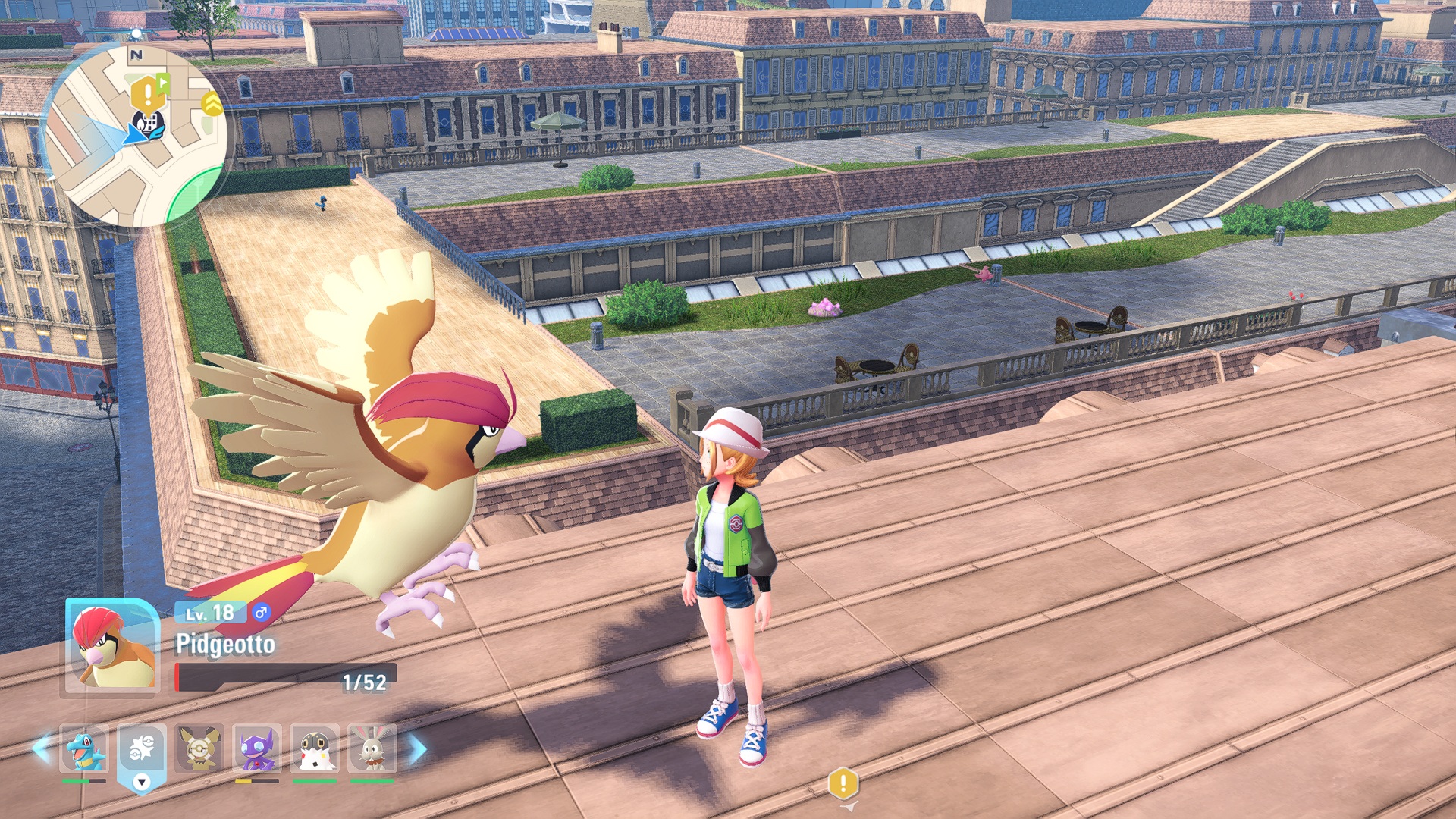
Task: Click the right party scroll arrow
Action: [x=418, y=748]
